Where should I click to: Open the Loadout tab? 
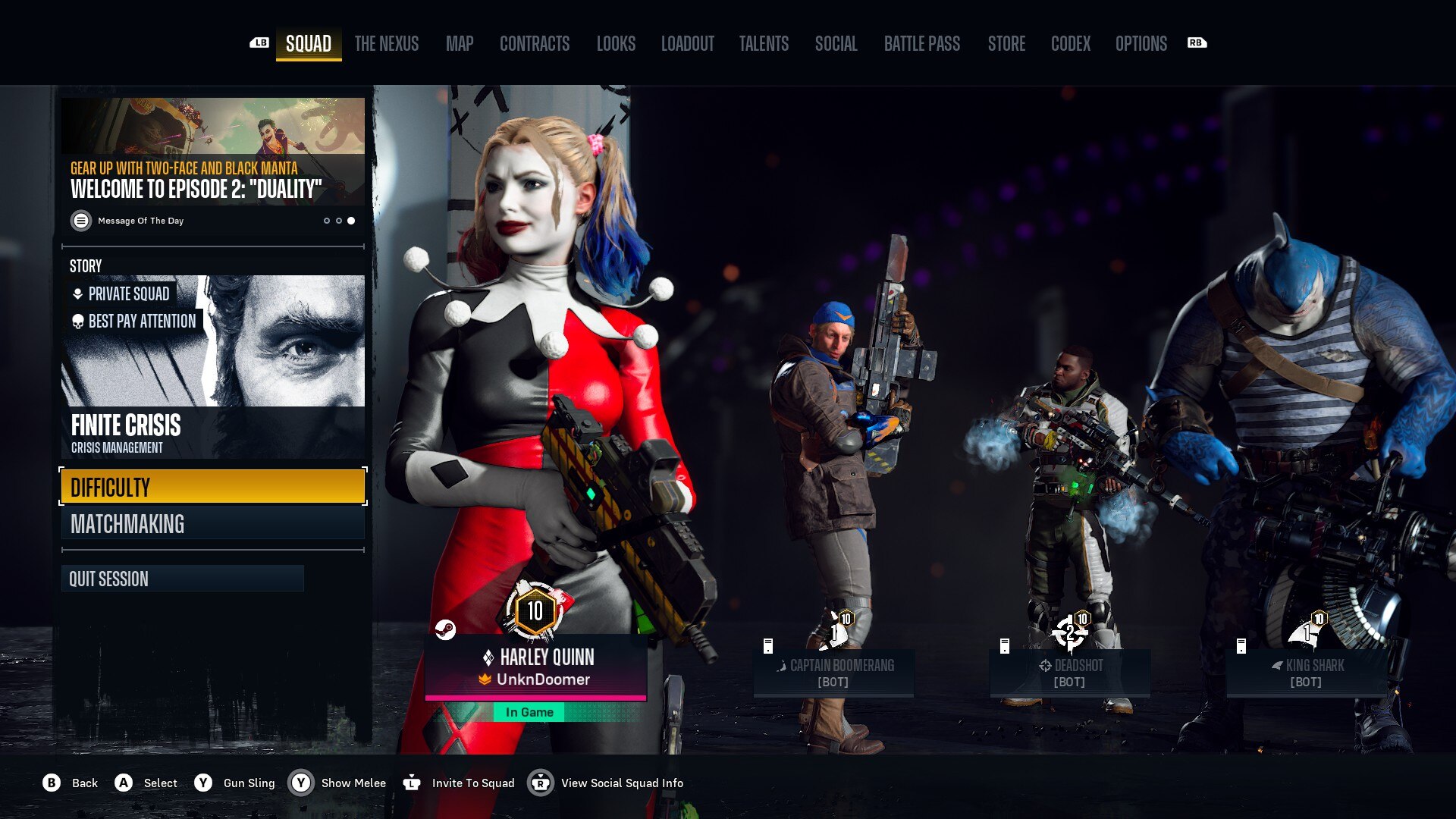pyautogui.click(x=687, y=44)
